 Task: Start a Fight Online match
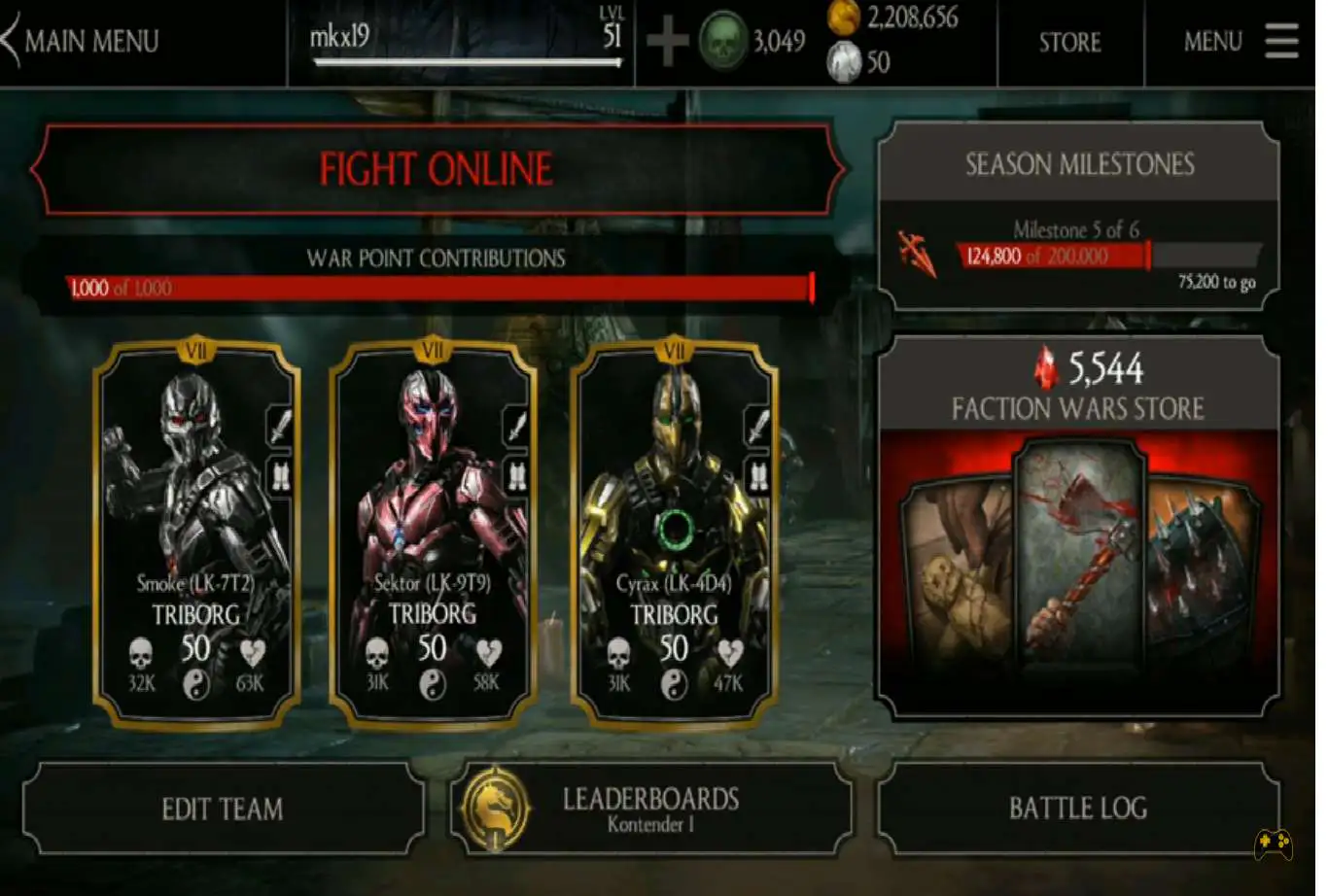(436, 170)
